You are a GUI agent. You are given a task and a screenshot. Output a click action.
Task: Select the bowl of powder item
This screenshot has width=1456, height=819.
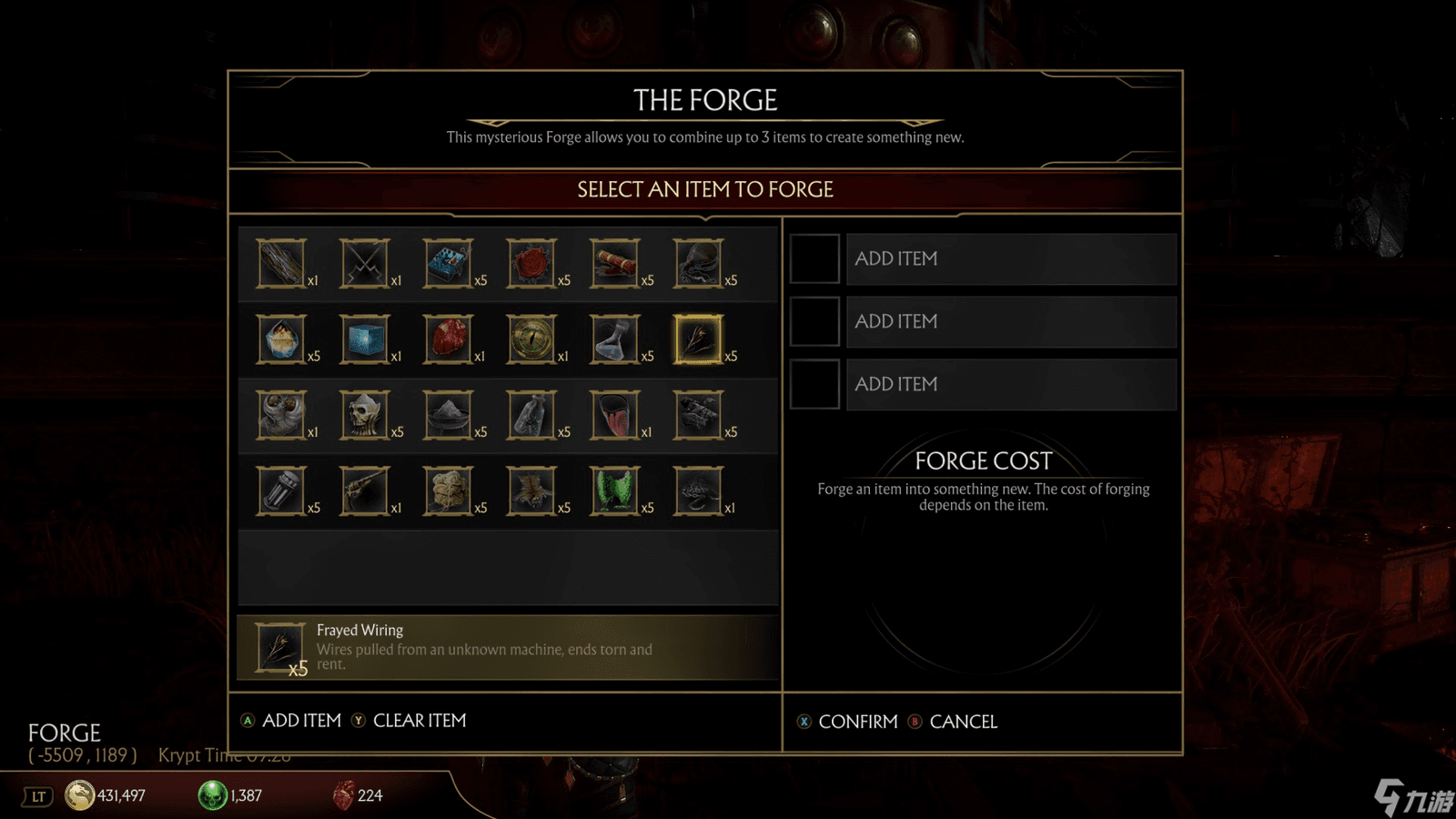coord(449,415)
